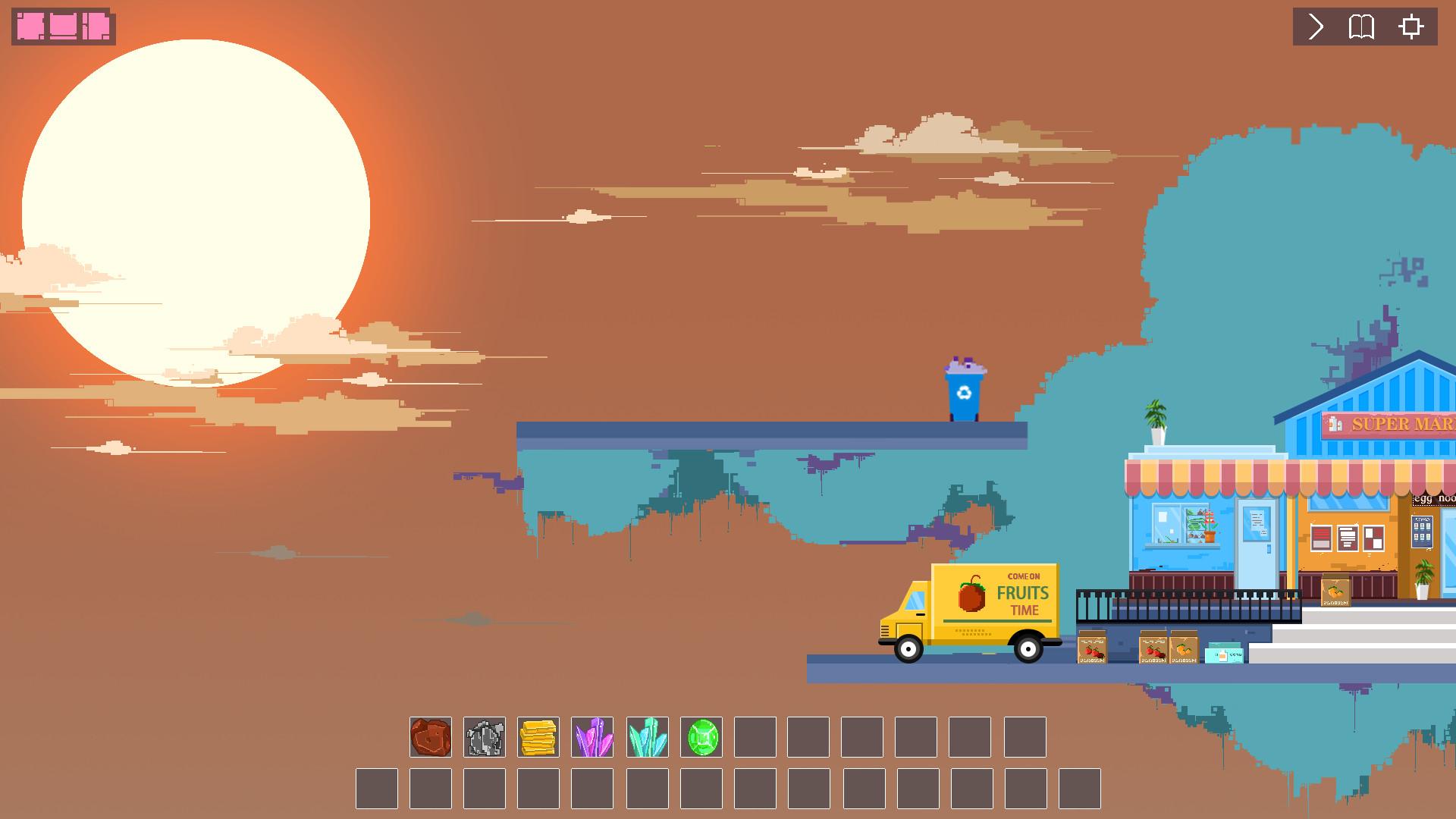This screenshot has width=1456, height=819.
Task: Open the settings crosshair icon
Action: [x=1410, y=27]
